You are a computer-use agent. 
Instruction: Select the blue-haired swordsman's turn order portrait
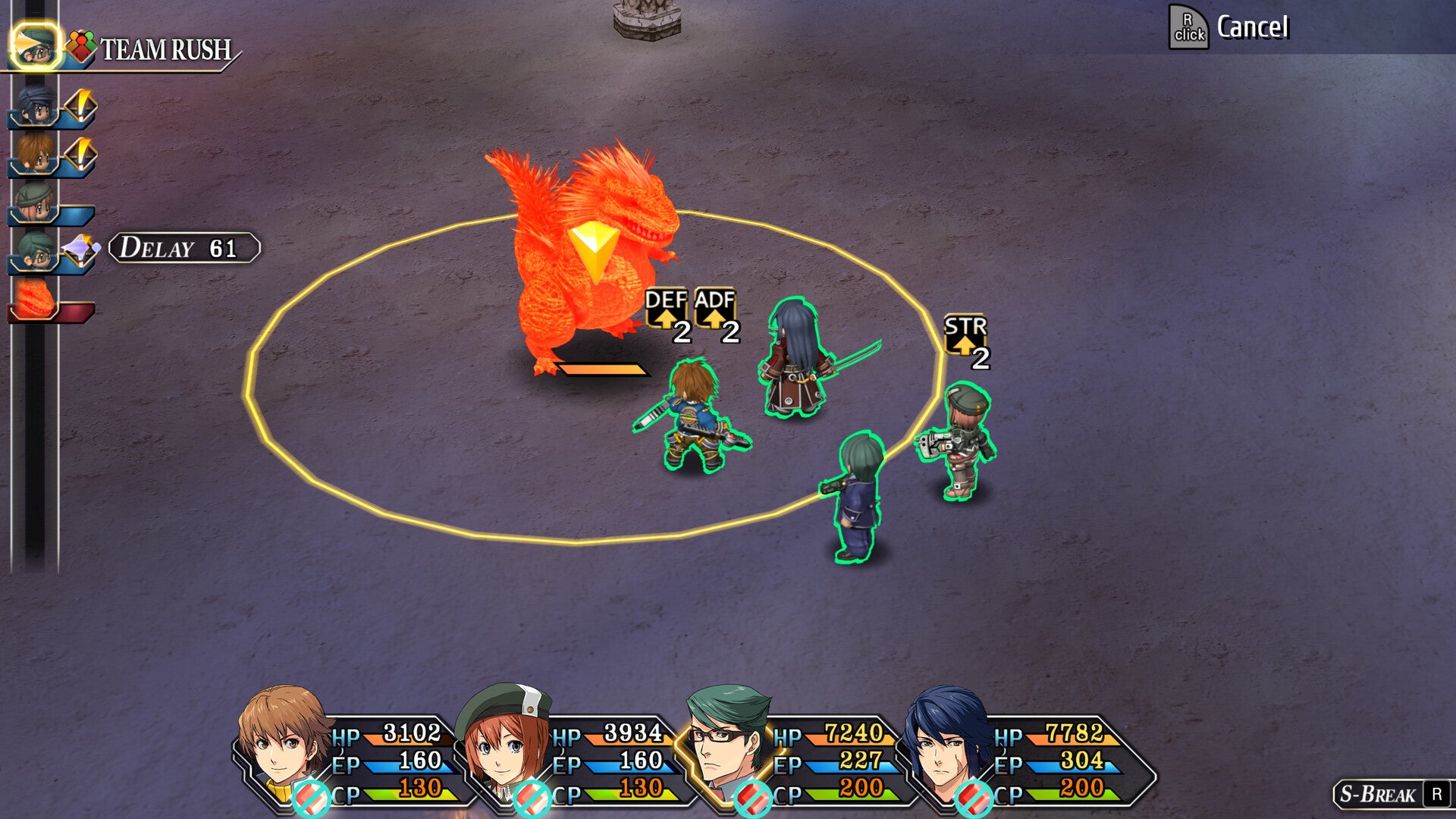[x=36, y=106]
